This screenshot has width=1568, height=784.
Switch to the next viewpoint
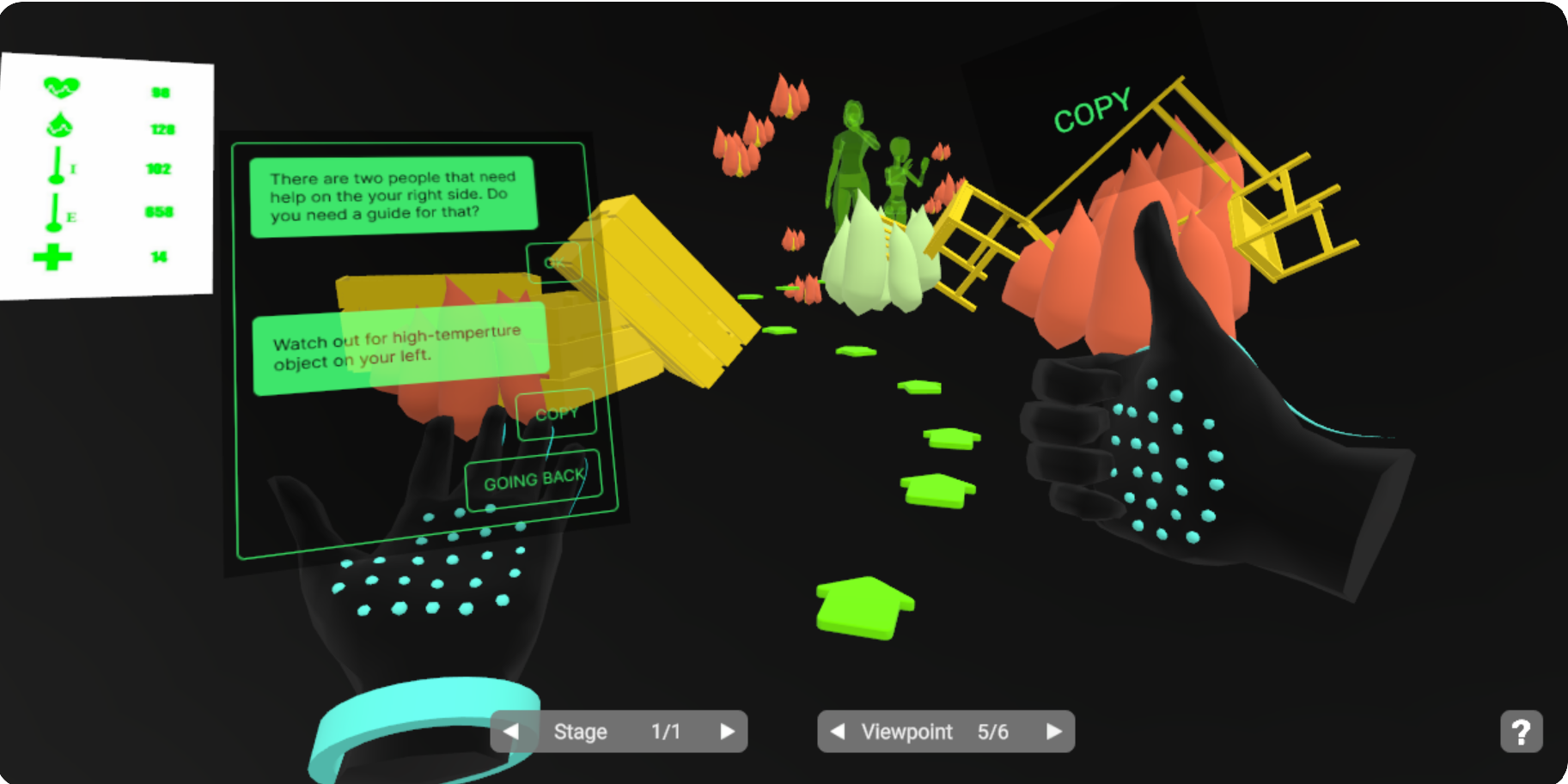pyautogui.click(x=1053, y=732)
